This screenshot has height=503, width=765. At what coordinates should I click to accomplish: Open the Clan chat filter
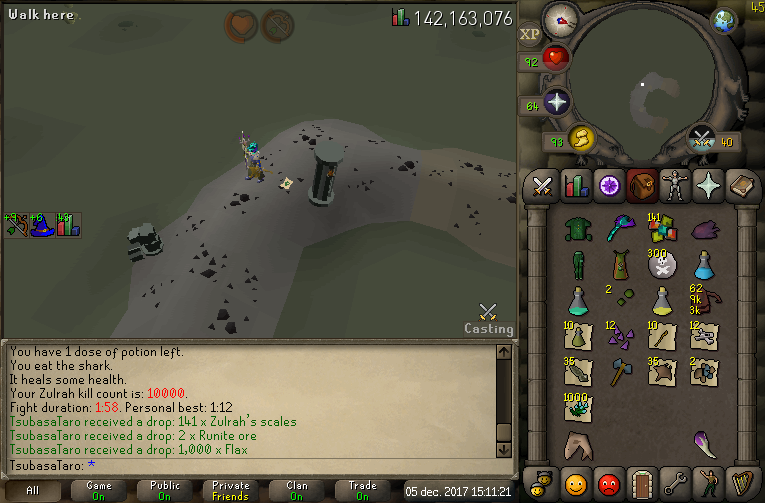coord(297,490)
